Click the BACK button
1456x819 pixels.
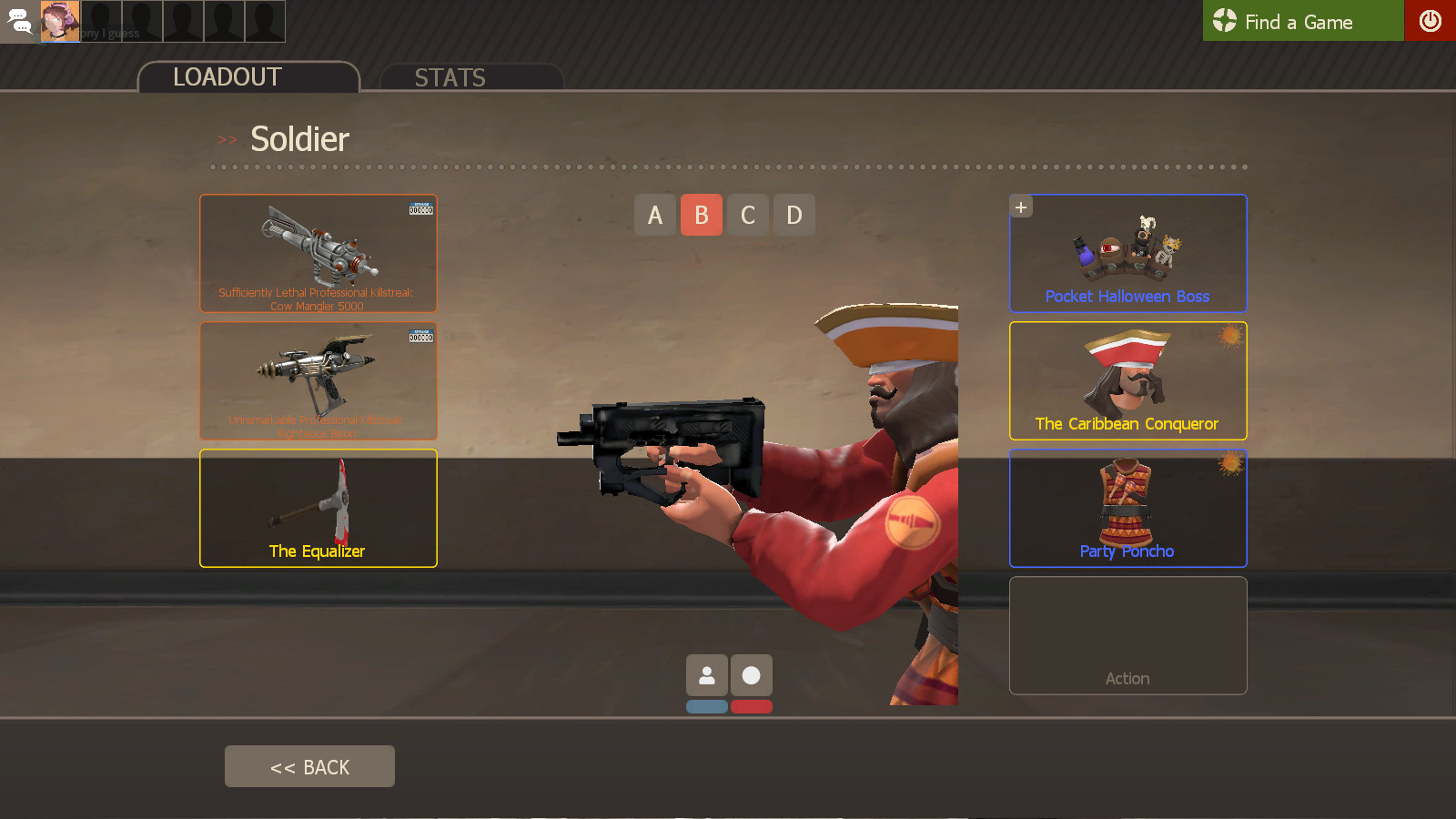(x=309, y=766)
